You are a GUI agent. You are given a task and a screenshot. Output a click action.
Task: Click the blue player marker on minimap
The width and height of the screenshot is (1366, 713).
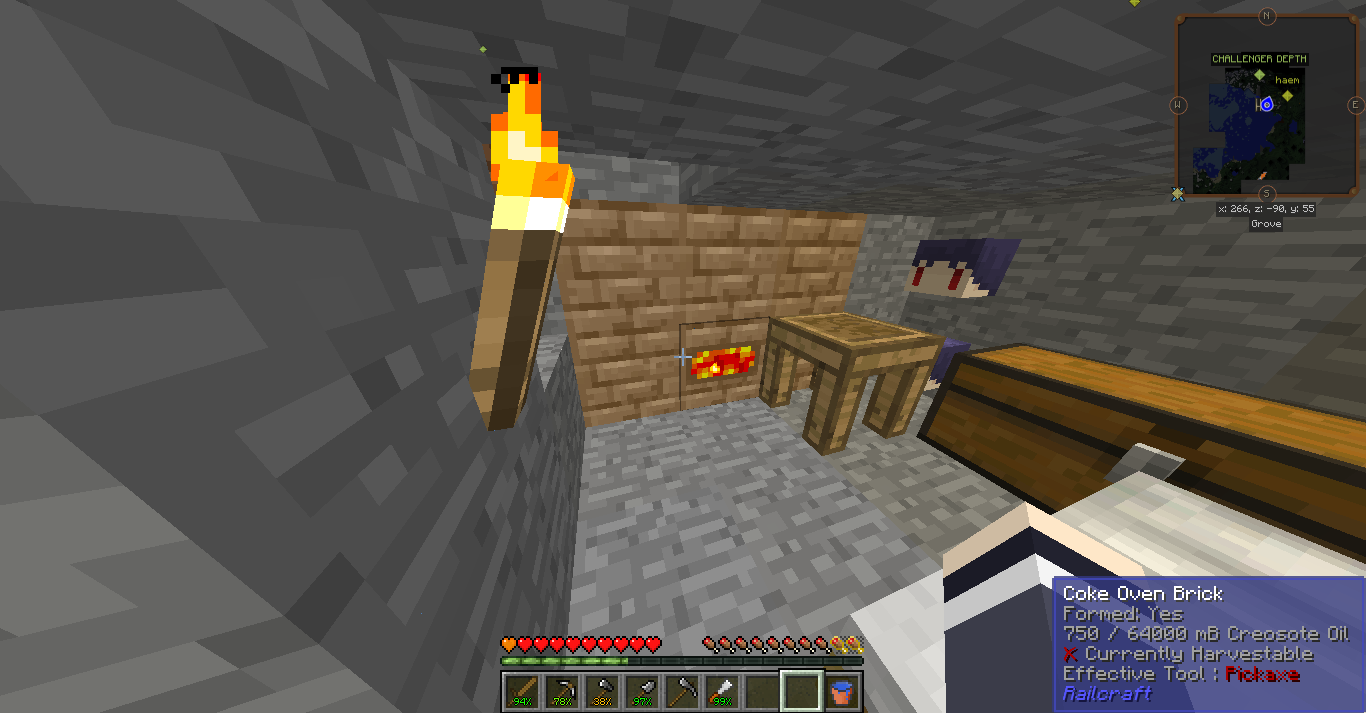coord(1267,104)
